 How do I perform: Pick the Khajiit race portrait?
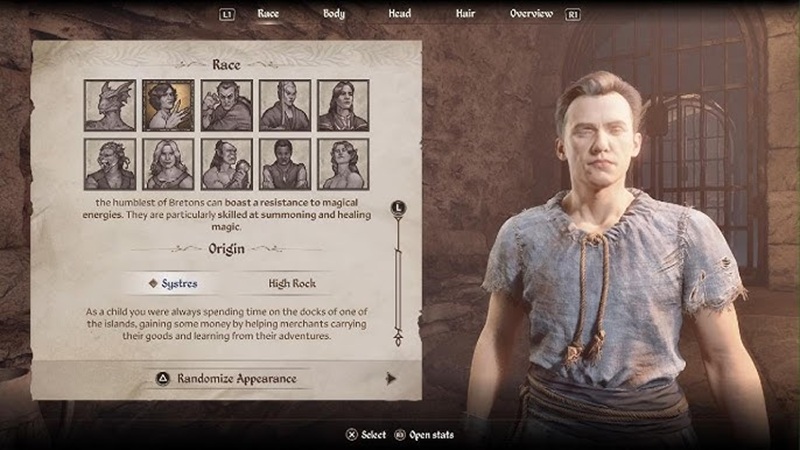tap(110, 164)
